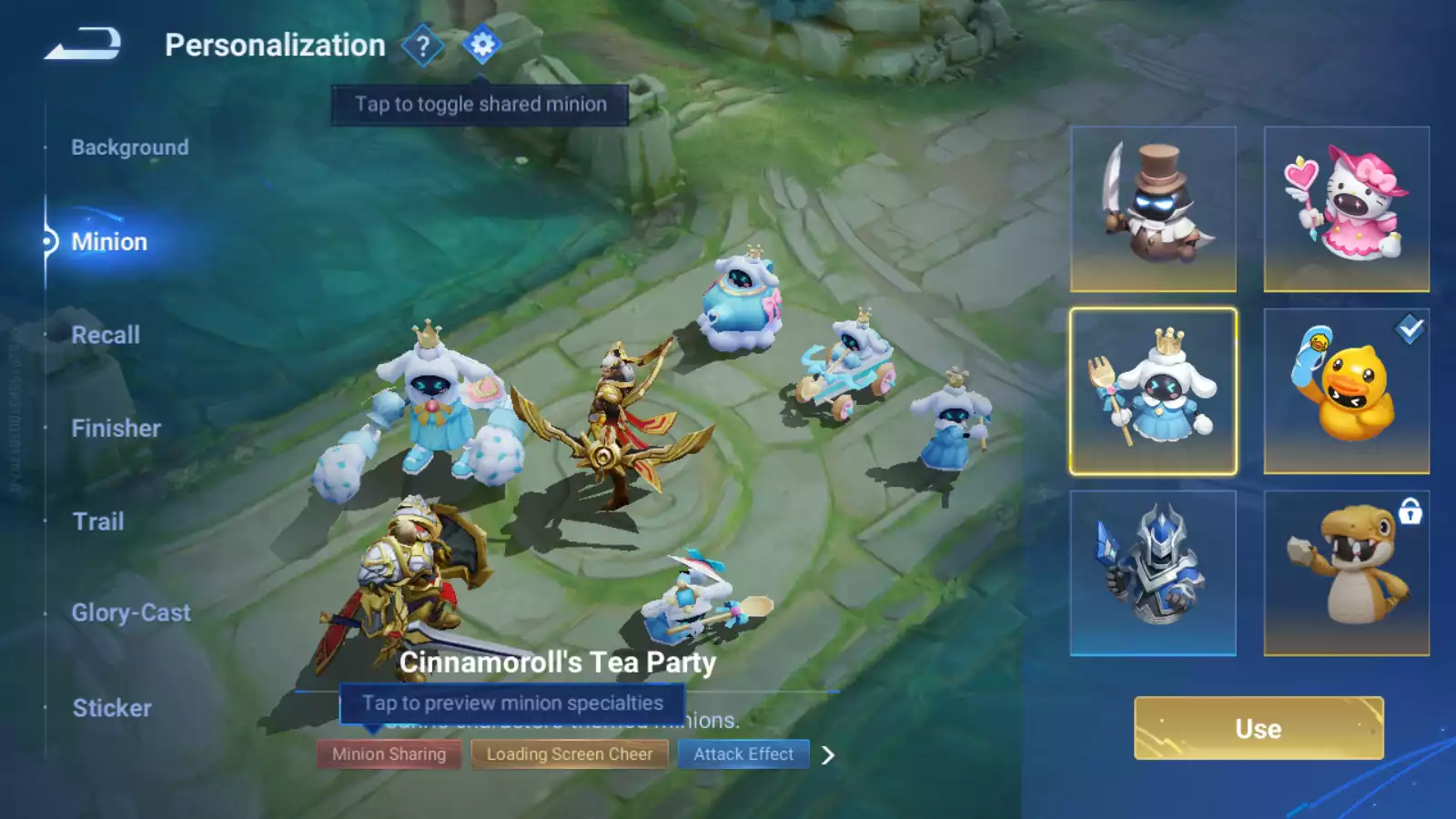The width and height of the screenshot is (1456, 819).
Task: Click the gold Use button
Action: pos(1259,728)
